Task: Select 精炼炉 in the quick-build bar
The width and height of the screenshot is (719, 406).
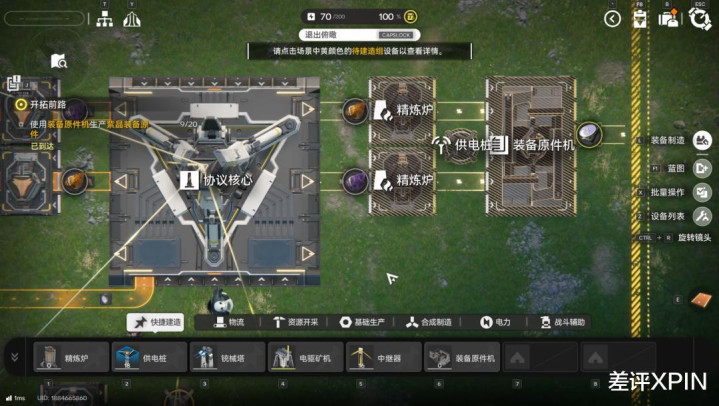Action: point(70,357)
